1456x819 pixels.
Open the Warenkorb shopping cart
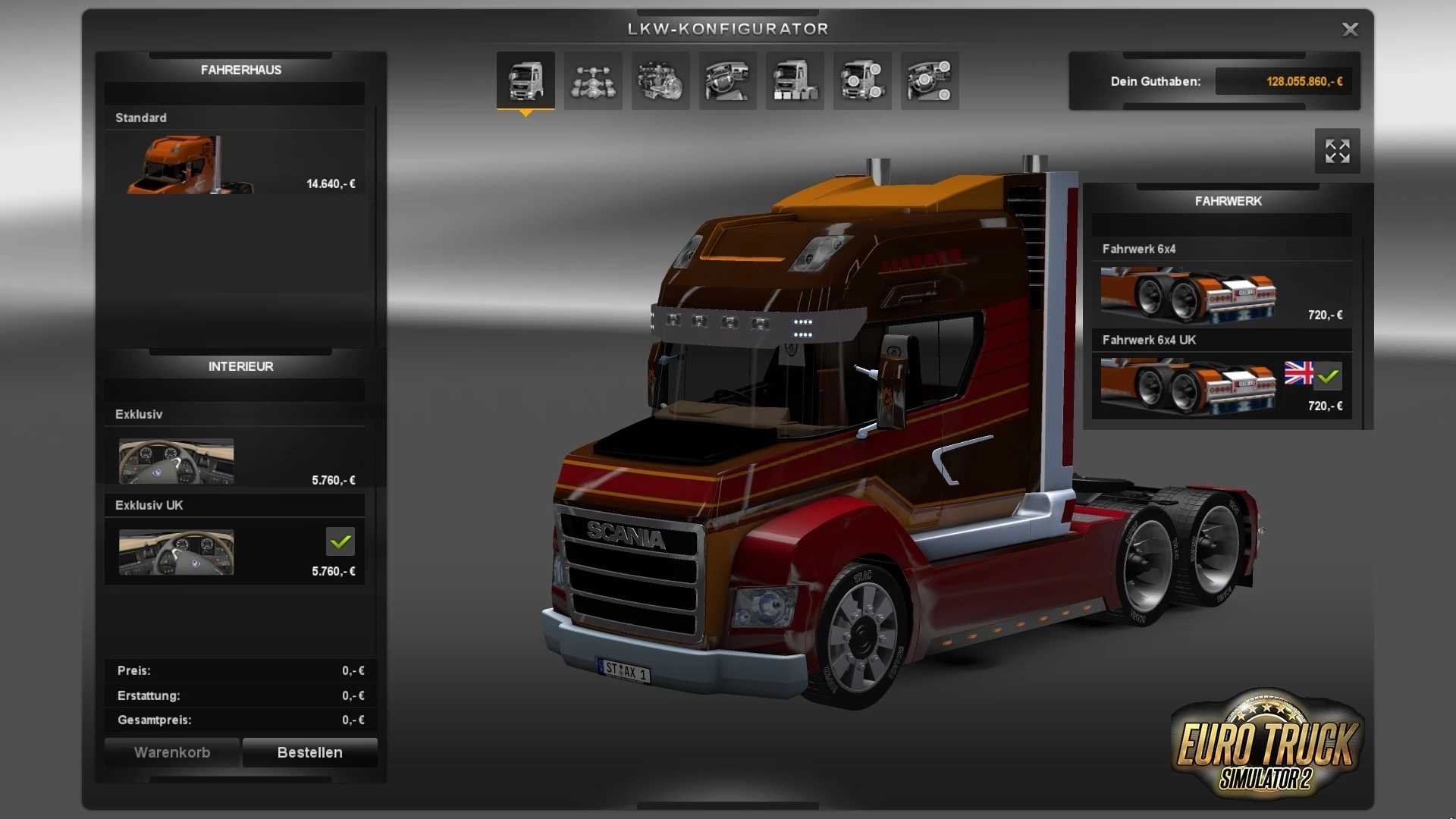(x=172, y=752)
